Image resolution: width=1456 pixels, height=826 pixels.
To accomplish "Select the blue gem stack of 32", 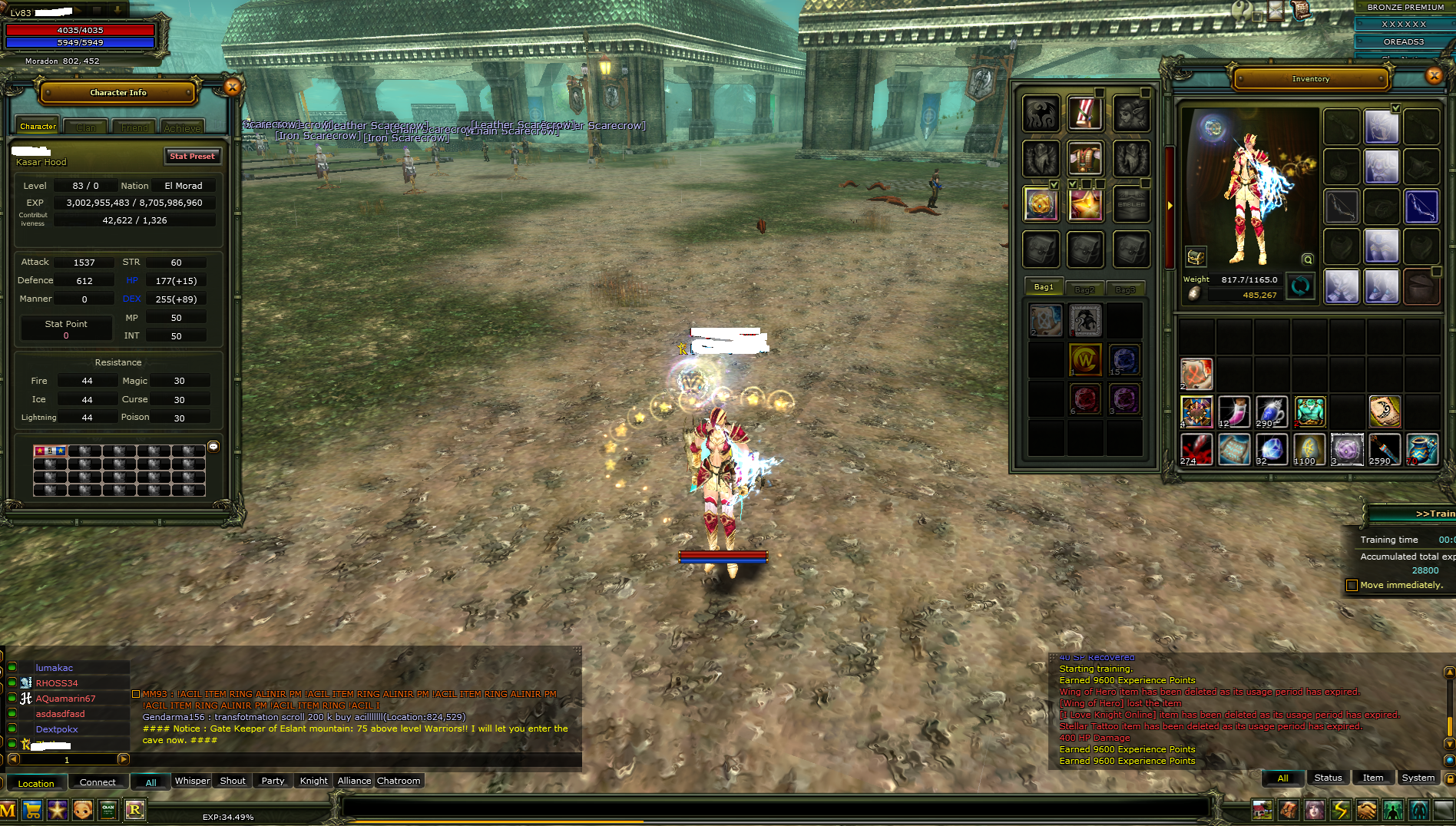I will pos(1271,450).
